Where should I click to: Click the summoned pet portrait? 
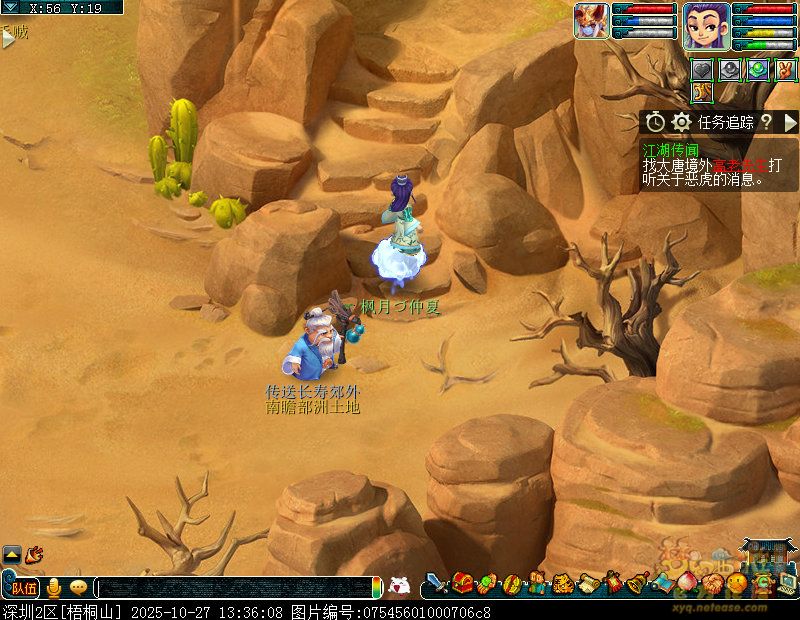click(x=591, y=21)
